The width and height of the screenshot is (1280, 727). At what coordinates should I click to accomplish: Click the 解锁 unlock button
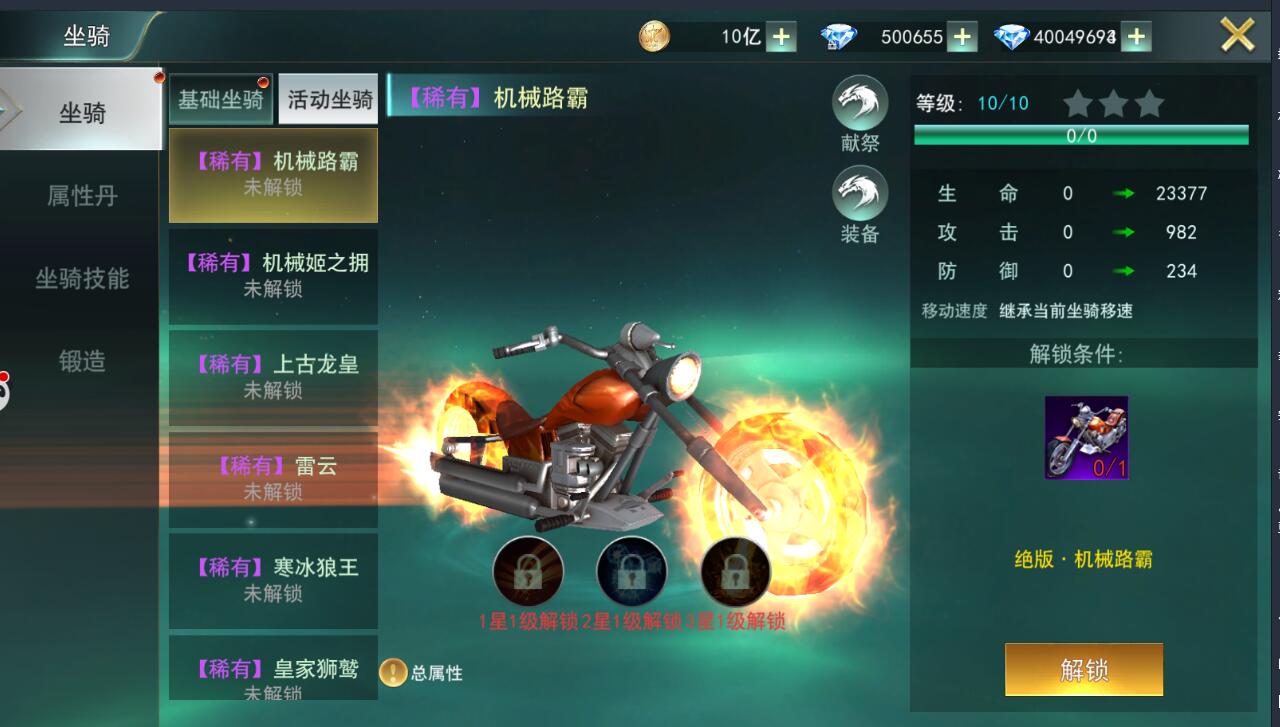(x=1084, y=669)
